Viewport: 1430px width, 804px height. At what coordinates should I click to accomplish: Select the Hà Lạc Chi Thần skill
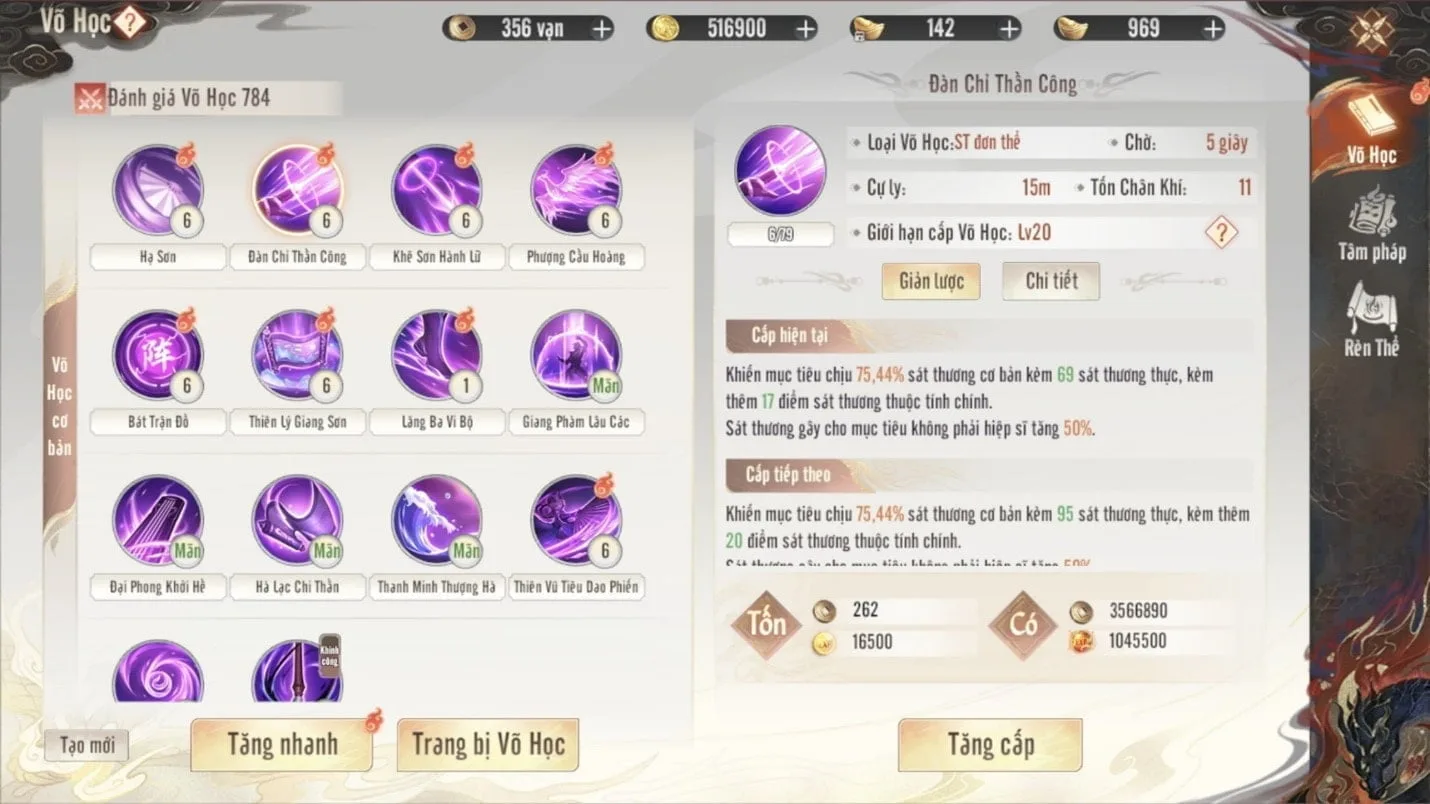[297, 520]
